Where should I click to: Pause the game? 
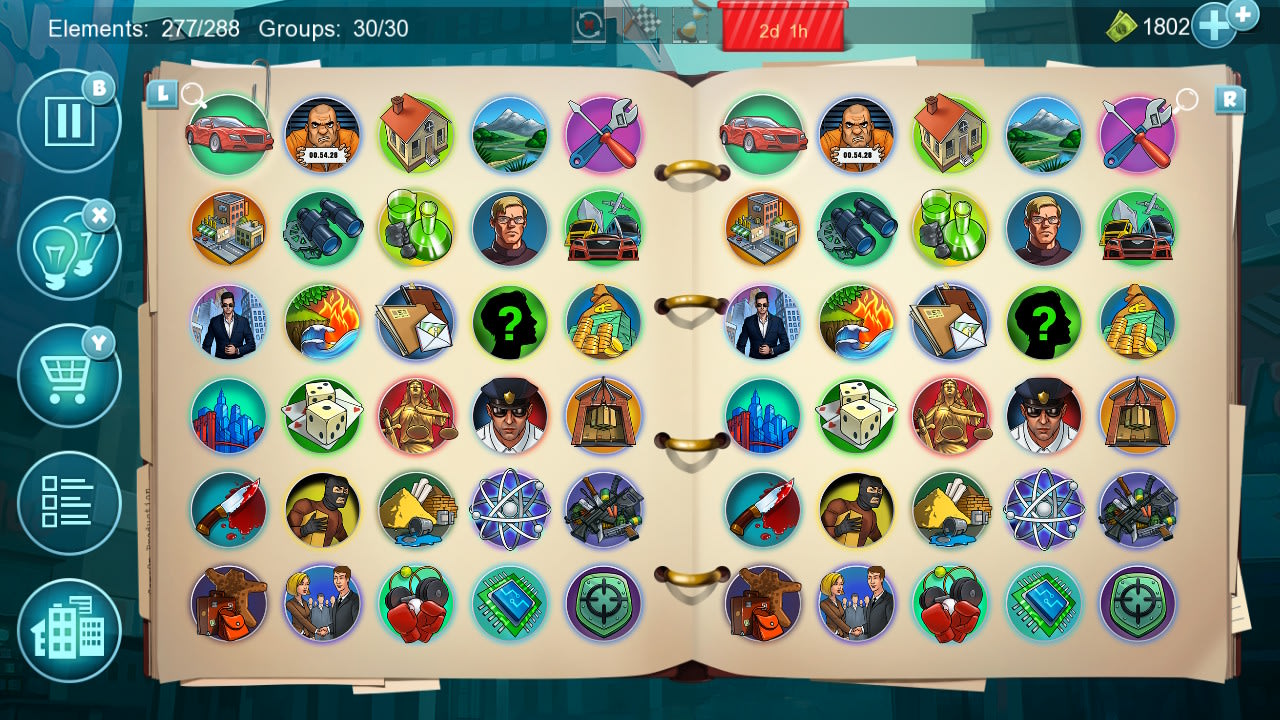pyautogui.click(x=68, y=120)
